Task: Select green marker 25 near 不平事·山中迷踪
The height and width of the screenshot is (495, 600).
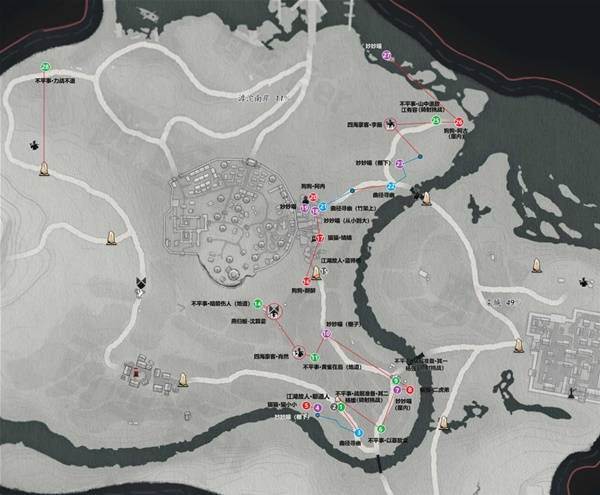Action: [x=436, y=120]
